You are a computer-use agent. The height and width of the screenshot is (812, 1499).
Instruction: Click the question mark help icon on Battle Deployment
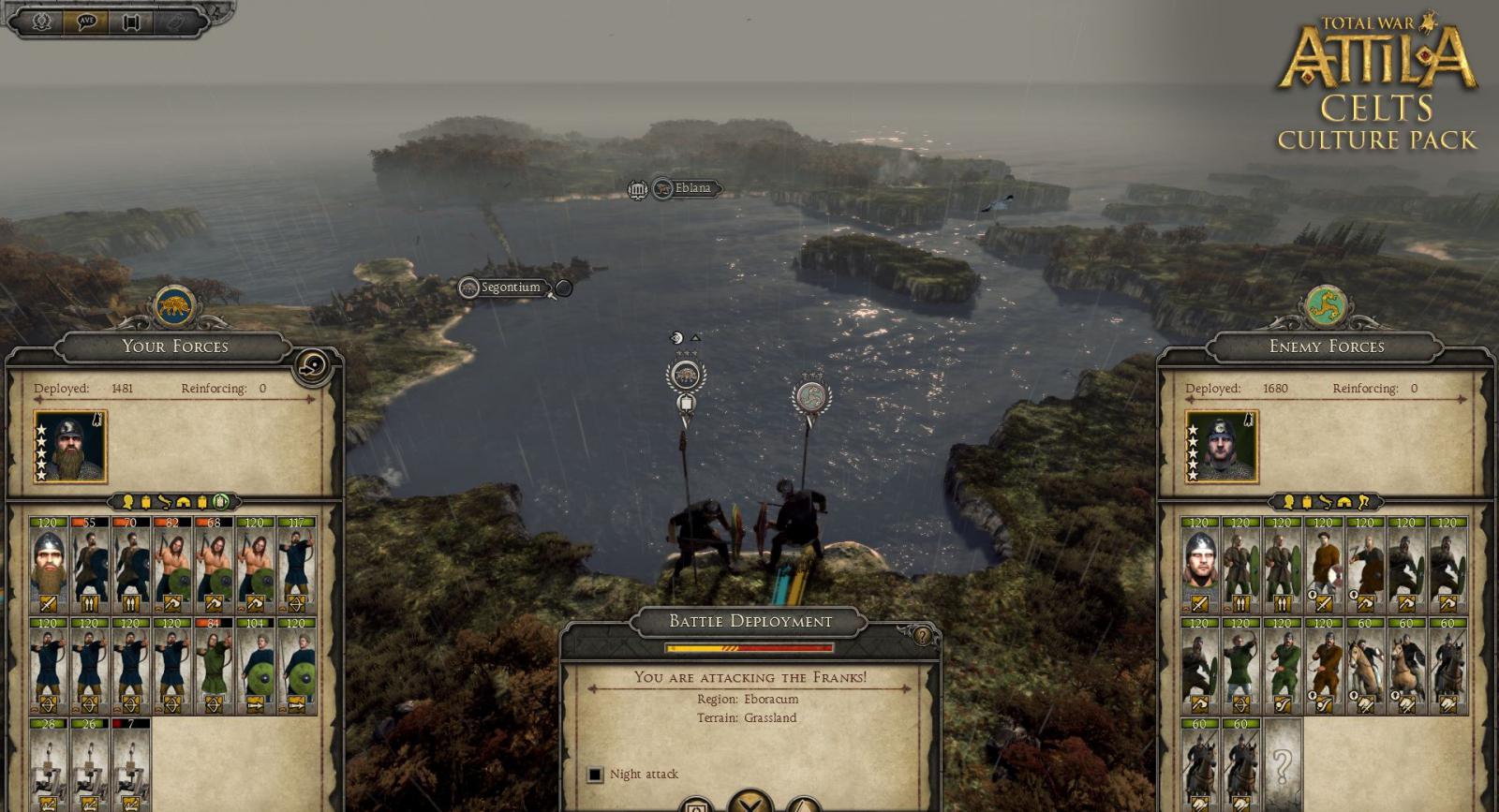[x=923, y=635]
